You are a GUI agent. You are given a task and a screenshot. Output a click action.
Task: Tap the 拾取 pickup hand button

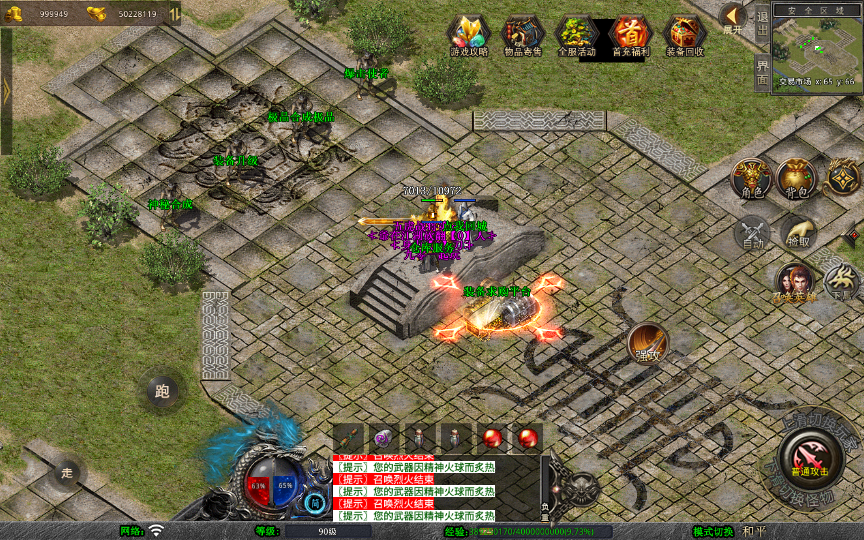pyautogui.click(x=798, y=233)
